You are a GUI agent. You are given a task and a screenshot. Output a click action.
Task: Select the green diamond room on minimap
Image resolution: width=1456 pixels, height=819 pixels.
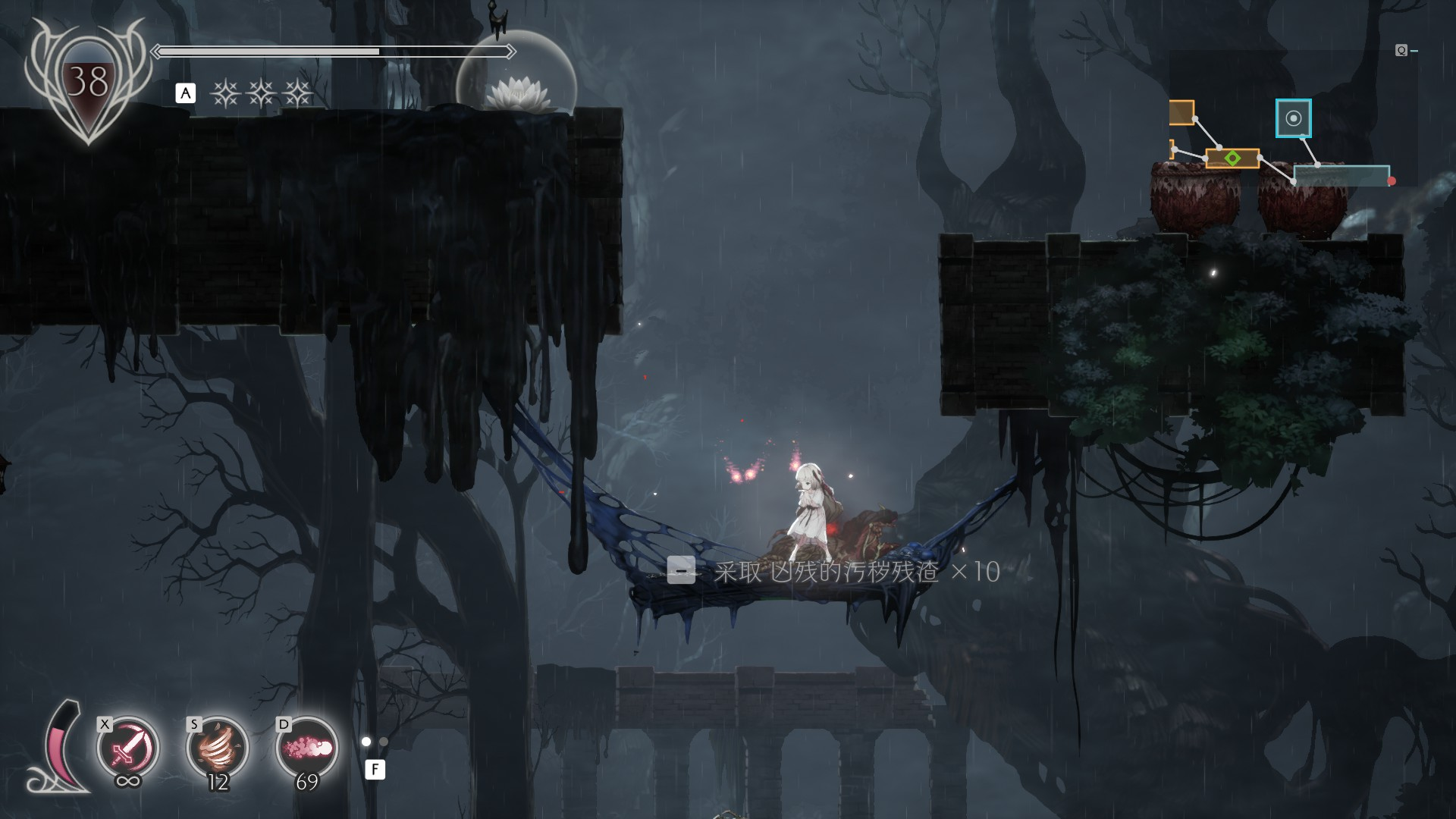click(x=1232, y=158)
